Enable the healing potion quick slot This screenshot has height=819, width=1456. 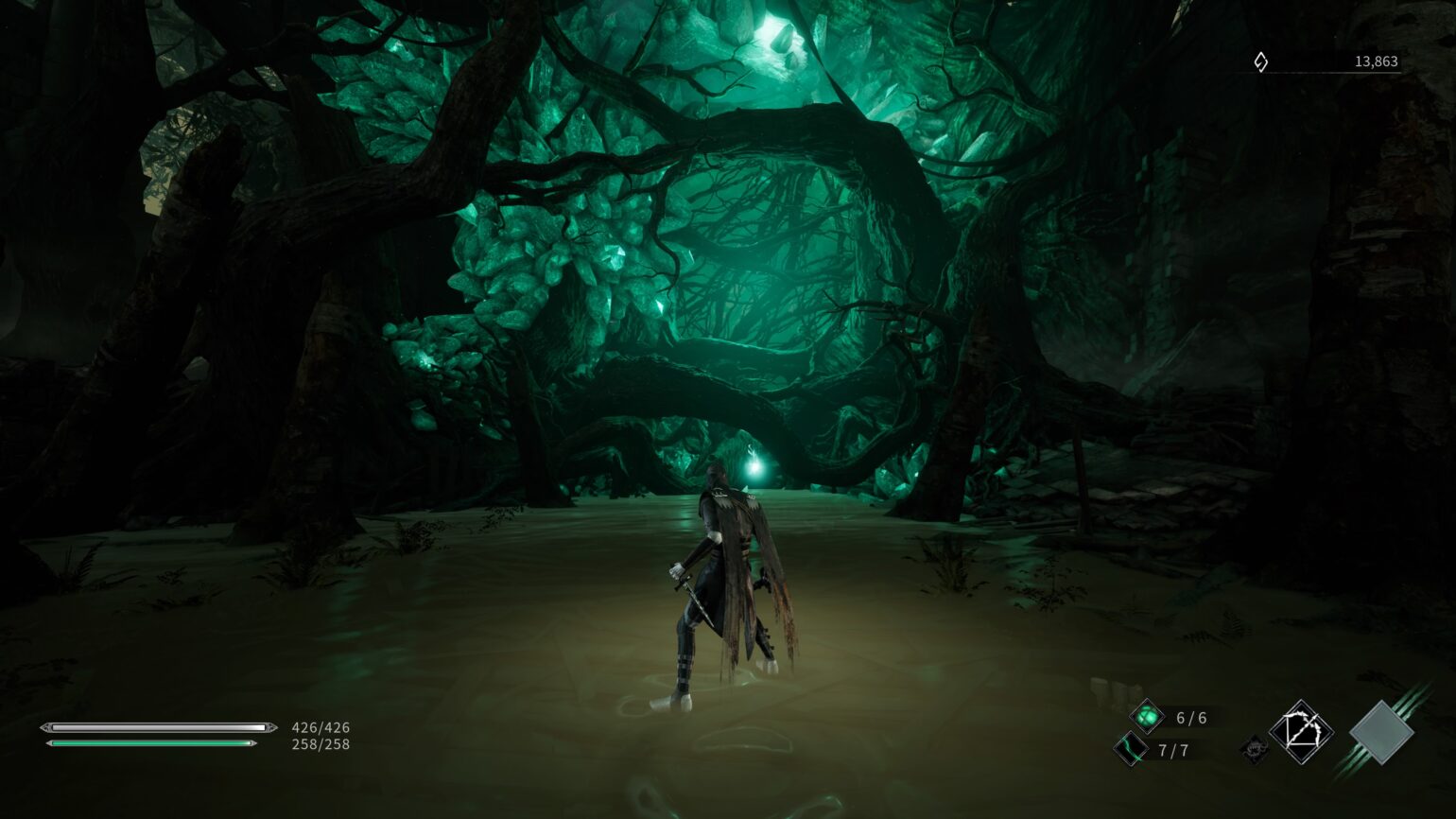1149,717
